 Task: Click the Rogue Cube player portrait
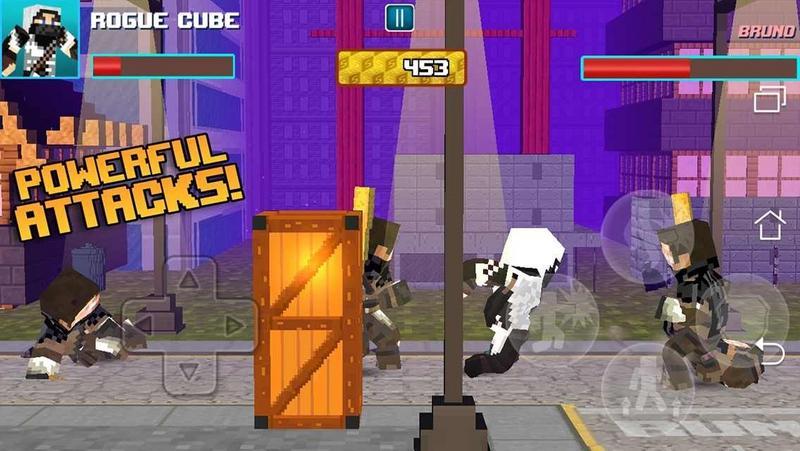40,40
